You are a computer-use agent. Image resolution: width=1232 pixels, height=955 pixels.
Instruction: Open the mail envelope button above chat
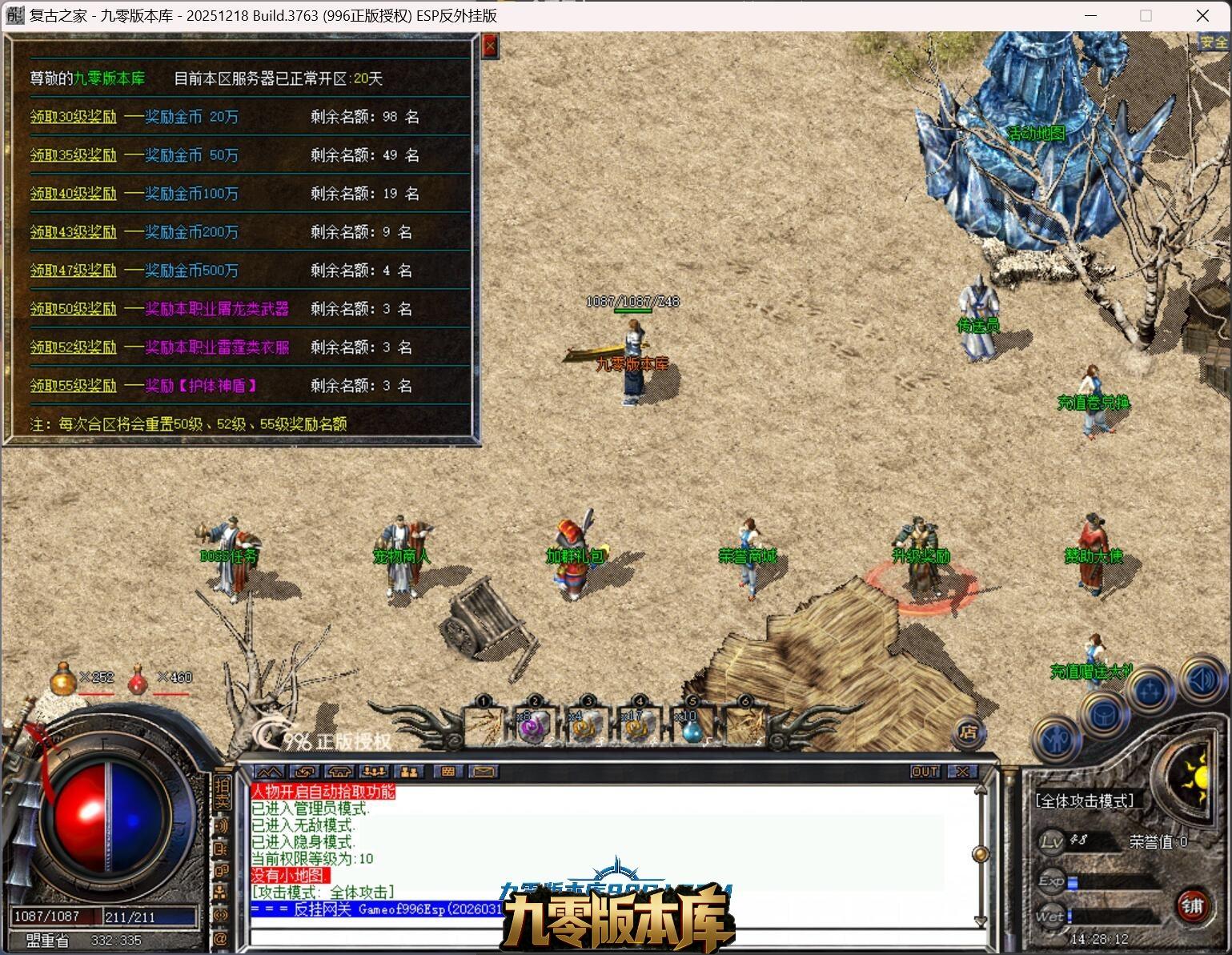click(484, 772)
